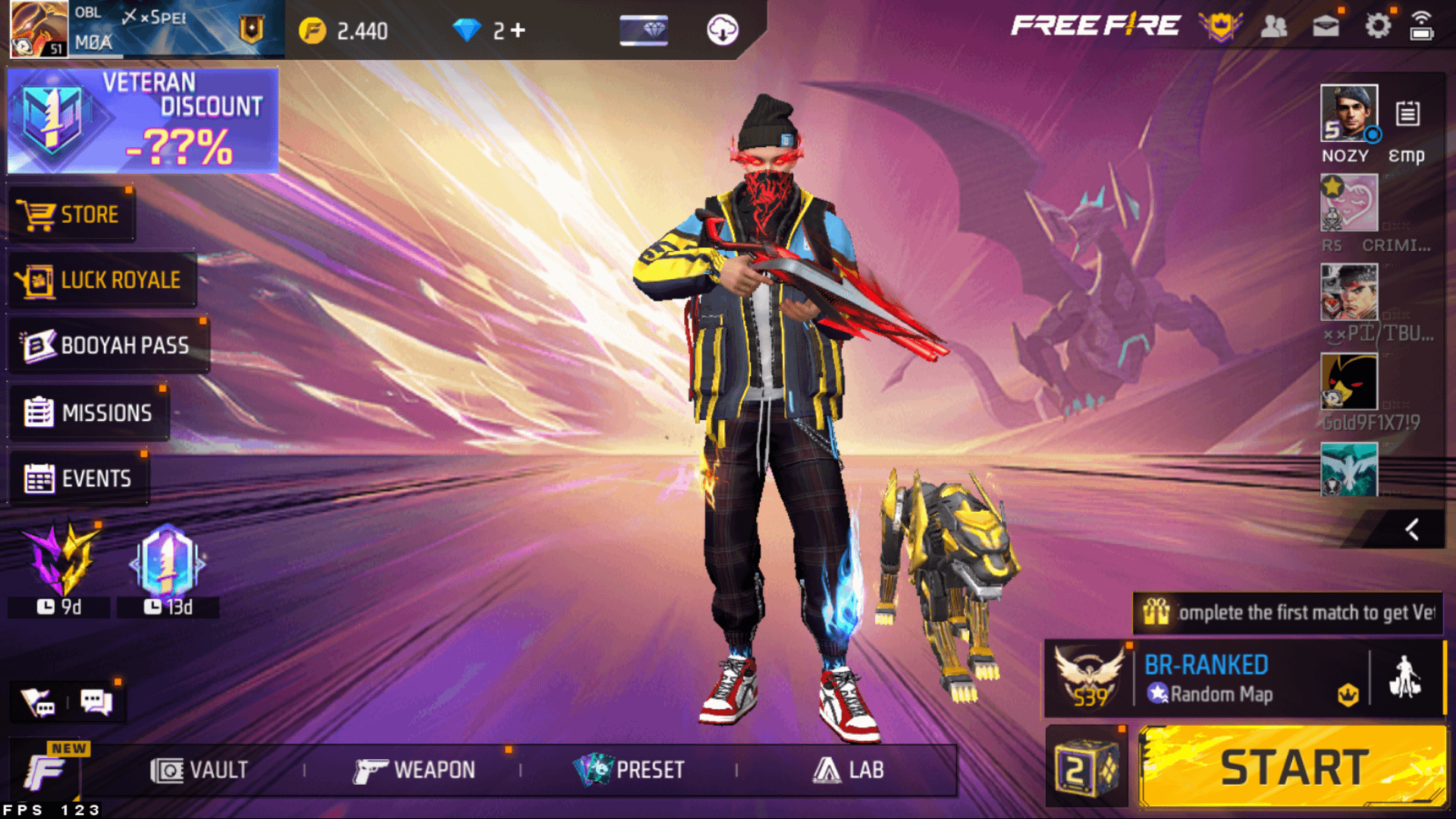Open the Missions list
Image resolution: width=1456 pixels, height=819 pixels.
(89, 413)
